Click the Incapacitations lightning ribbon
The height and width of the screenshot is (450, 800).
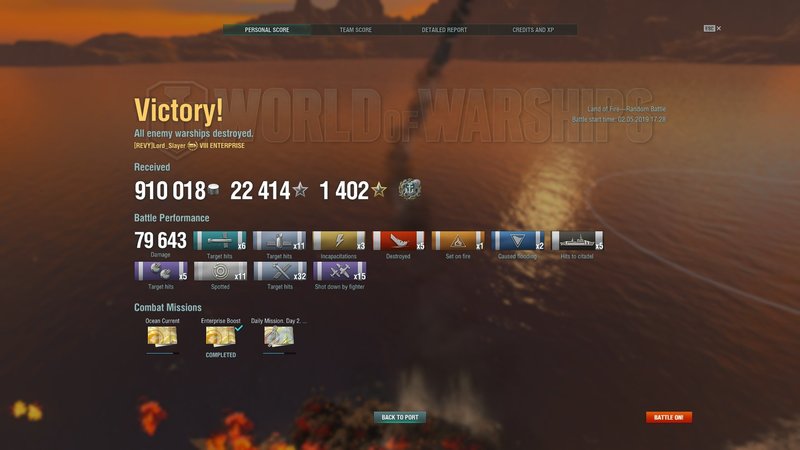pyautogui.click(x=340, y=241)
